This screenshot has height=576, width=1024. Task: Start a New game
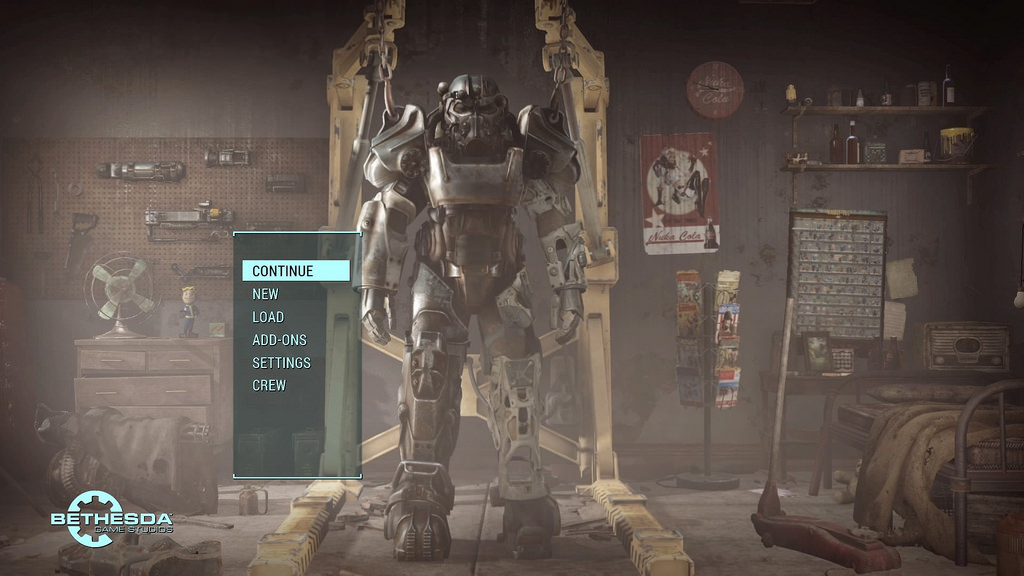[266, 294]
